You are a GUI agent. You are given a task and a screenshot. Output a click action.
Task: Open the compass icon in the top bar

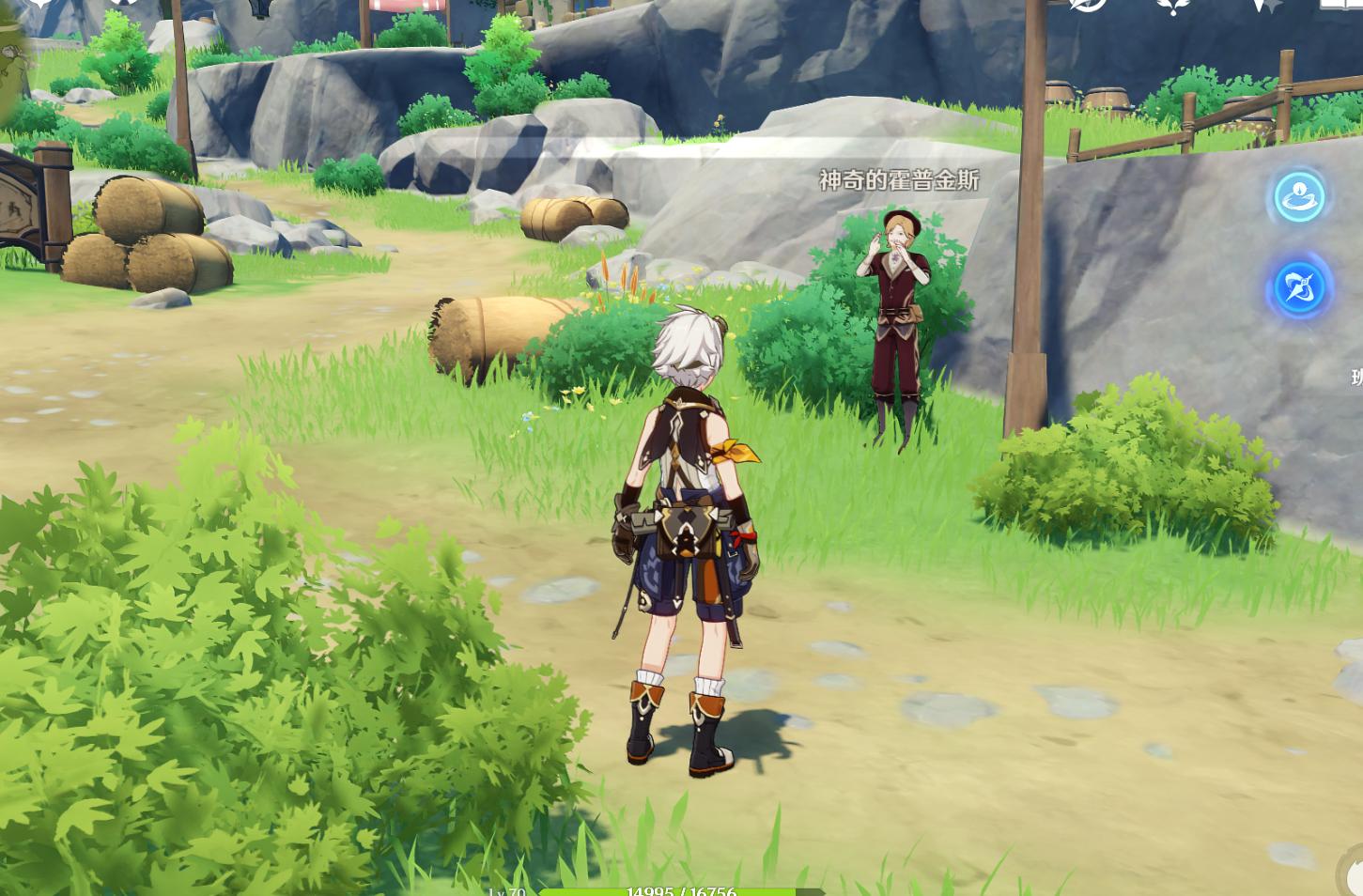[1089, 5]
